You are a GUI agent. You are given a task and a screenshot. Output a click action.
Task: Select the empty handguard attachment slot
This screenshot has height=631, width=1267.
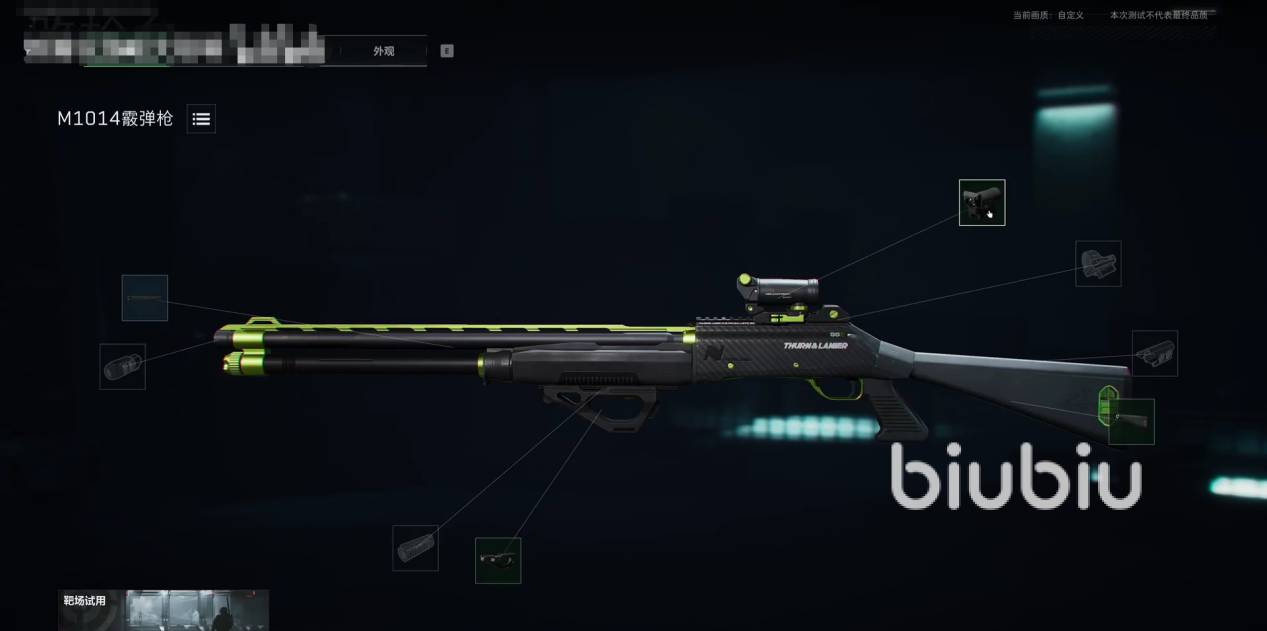click(x=415, y=548)
